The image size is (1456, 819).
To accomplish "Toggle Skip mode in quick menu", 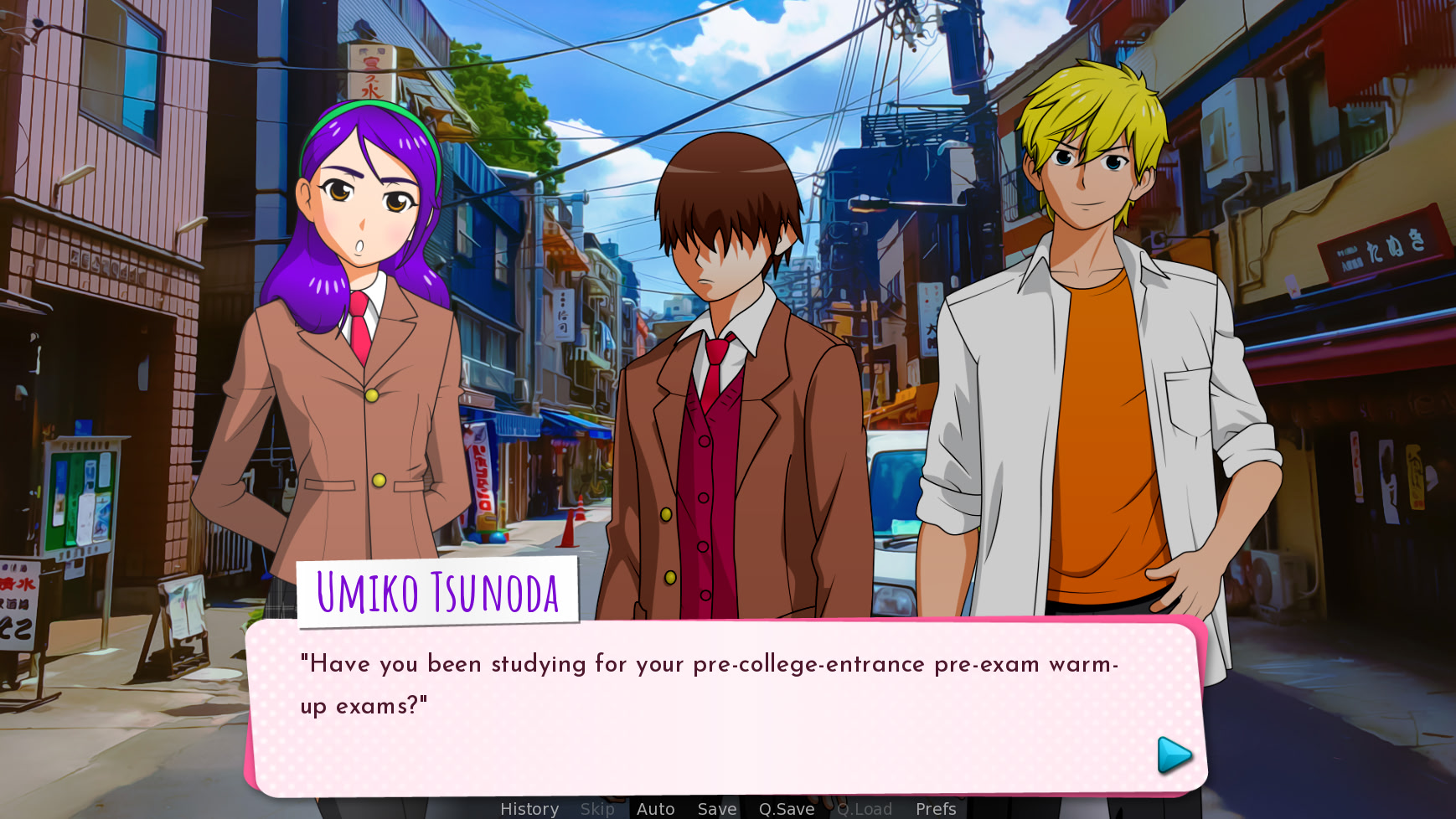I will (x=597, y=809).
